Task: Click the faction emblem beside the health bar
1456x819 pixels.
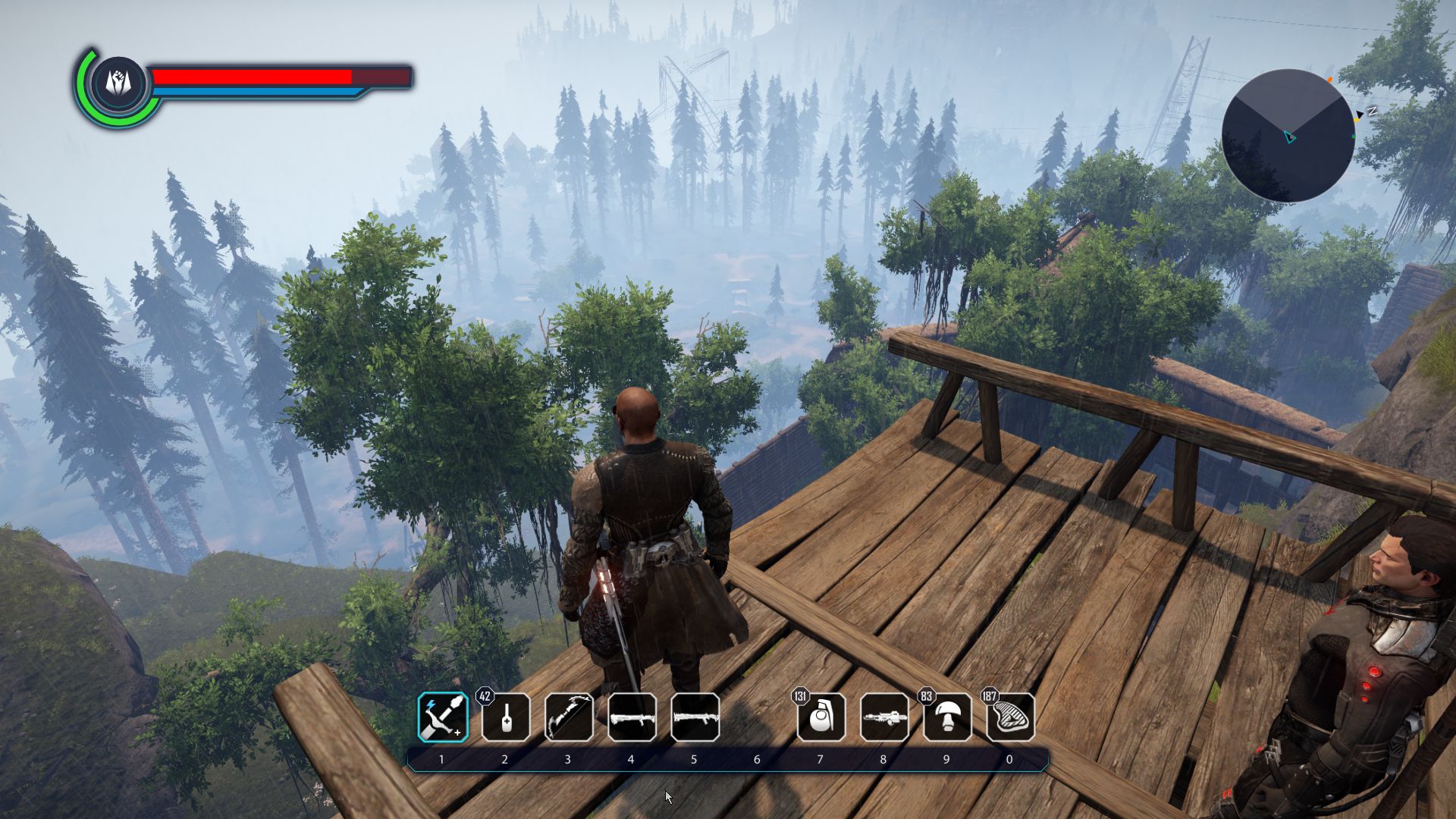Action: coord(119,82)
